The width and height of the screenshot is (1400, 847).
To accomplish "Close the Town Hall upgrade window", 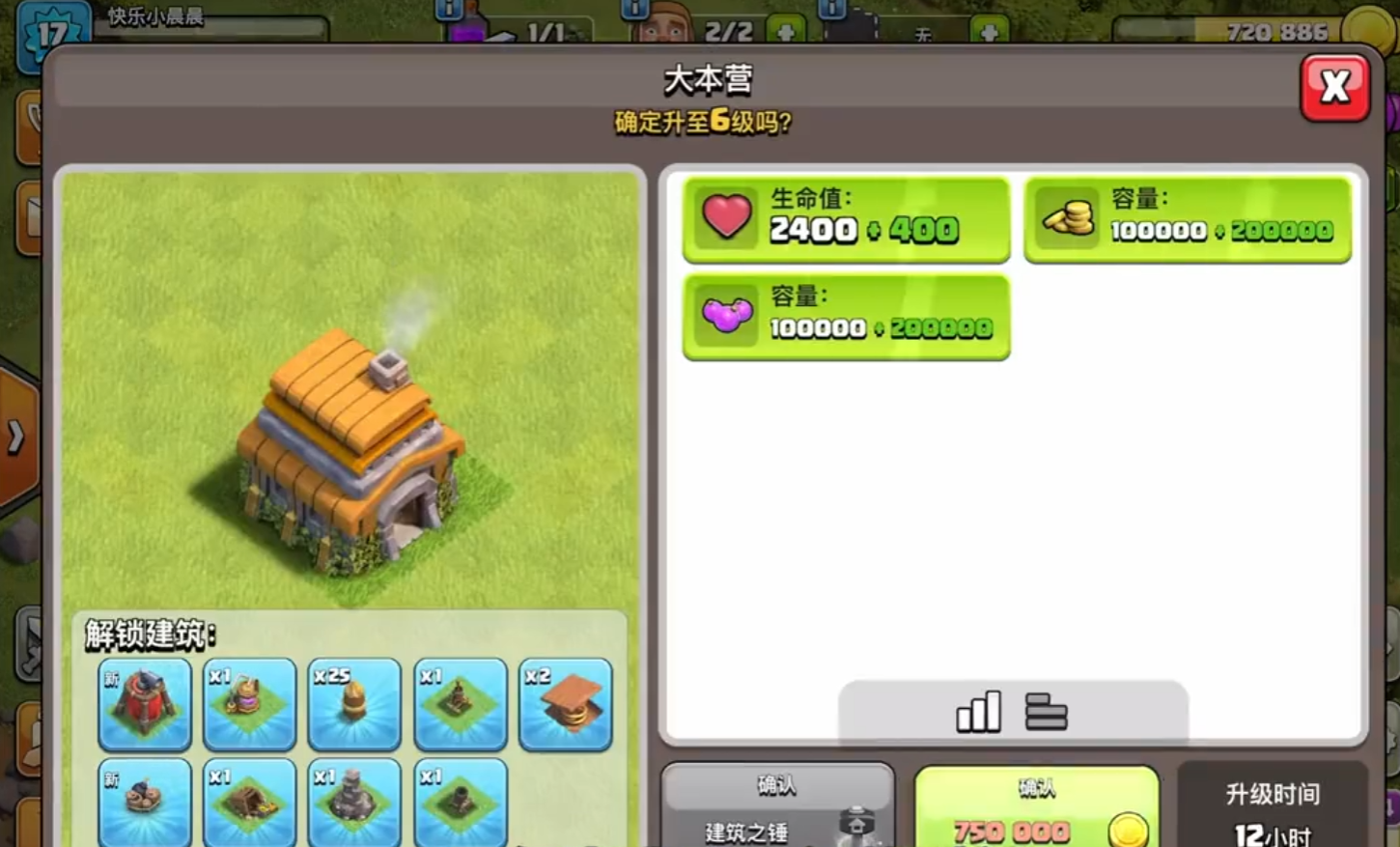I will 1334,88.
